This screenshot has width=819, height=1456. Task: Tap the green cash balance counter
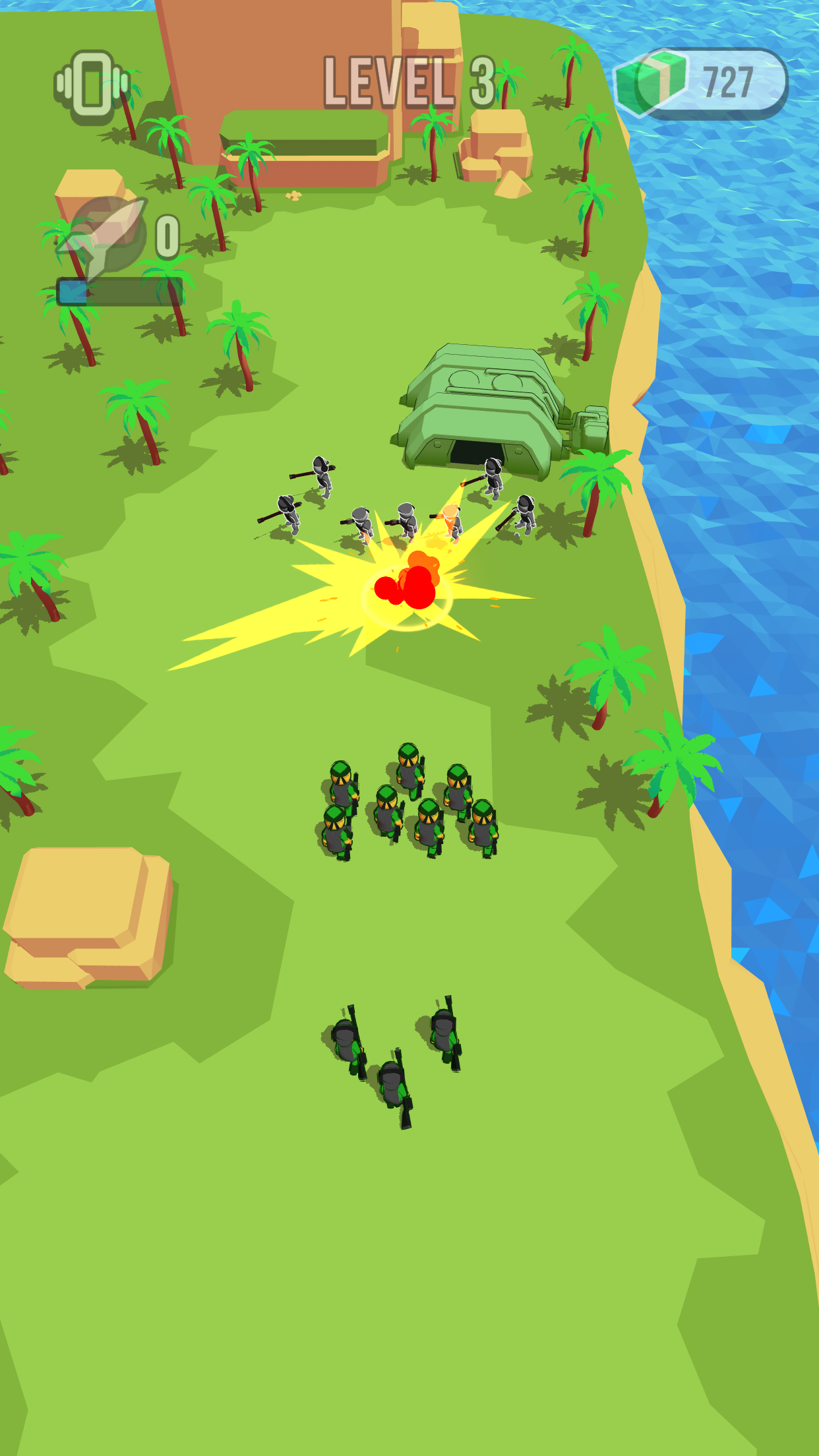click(702, 83)
